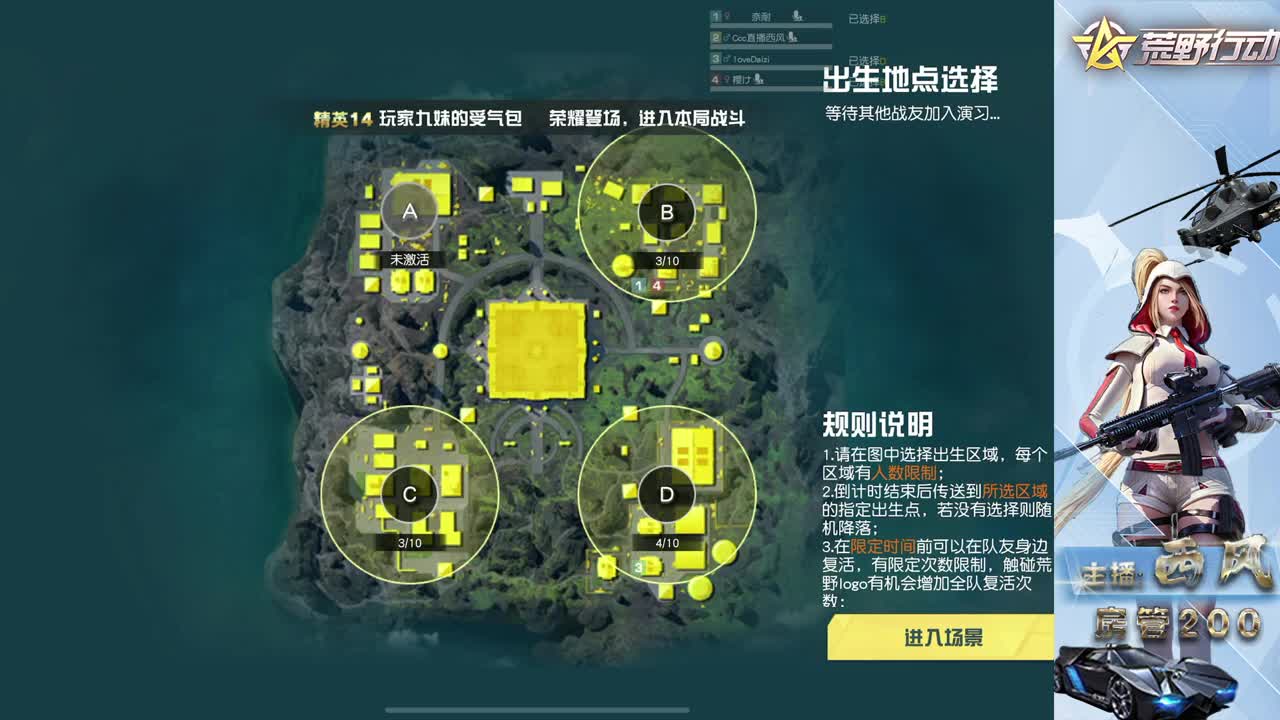This screenshot has width=1280, height=720.
Task: Click the male gender icon beside 1oveDaizi
Action: click(726, 58)
